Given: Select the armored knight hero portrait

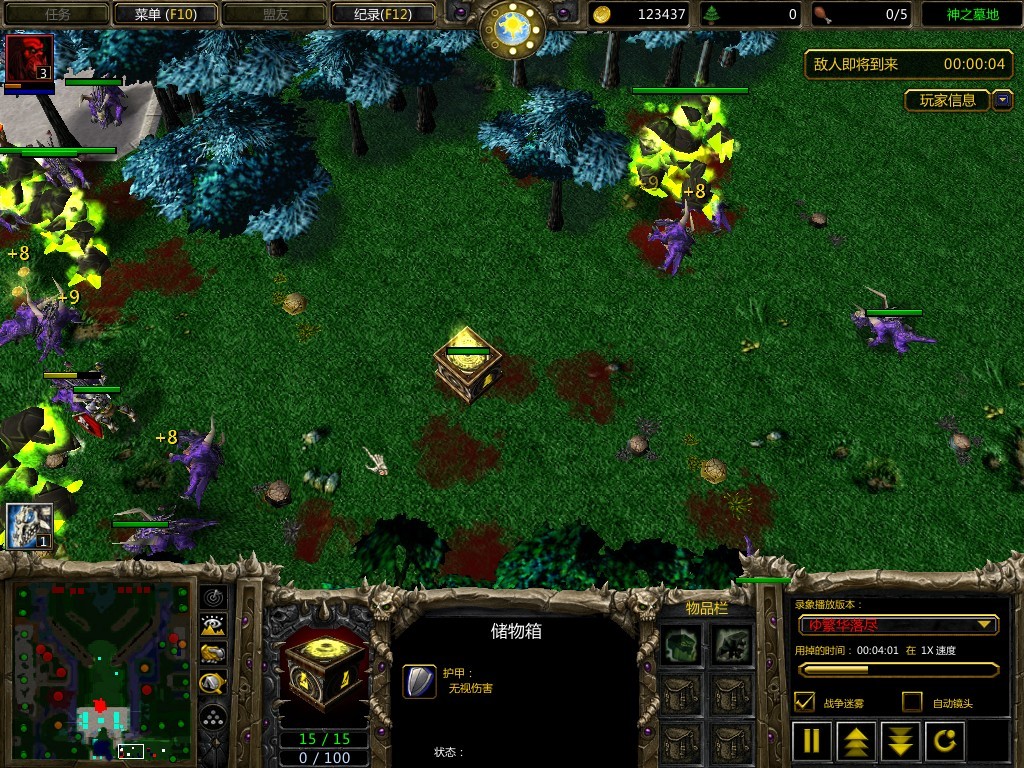Looking at the screenshot, I should pyautogui.click(x=29, y=525).
